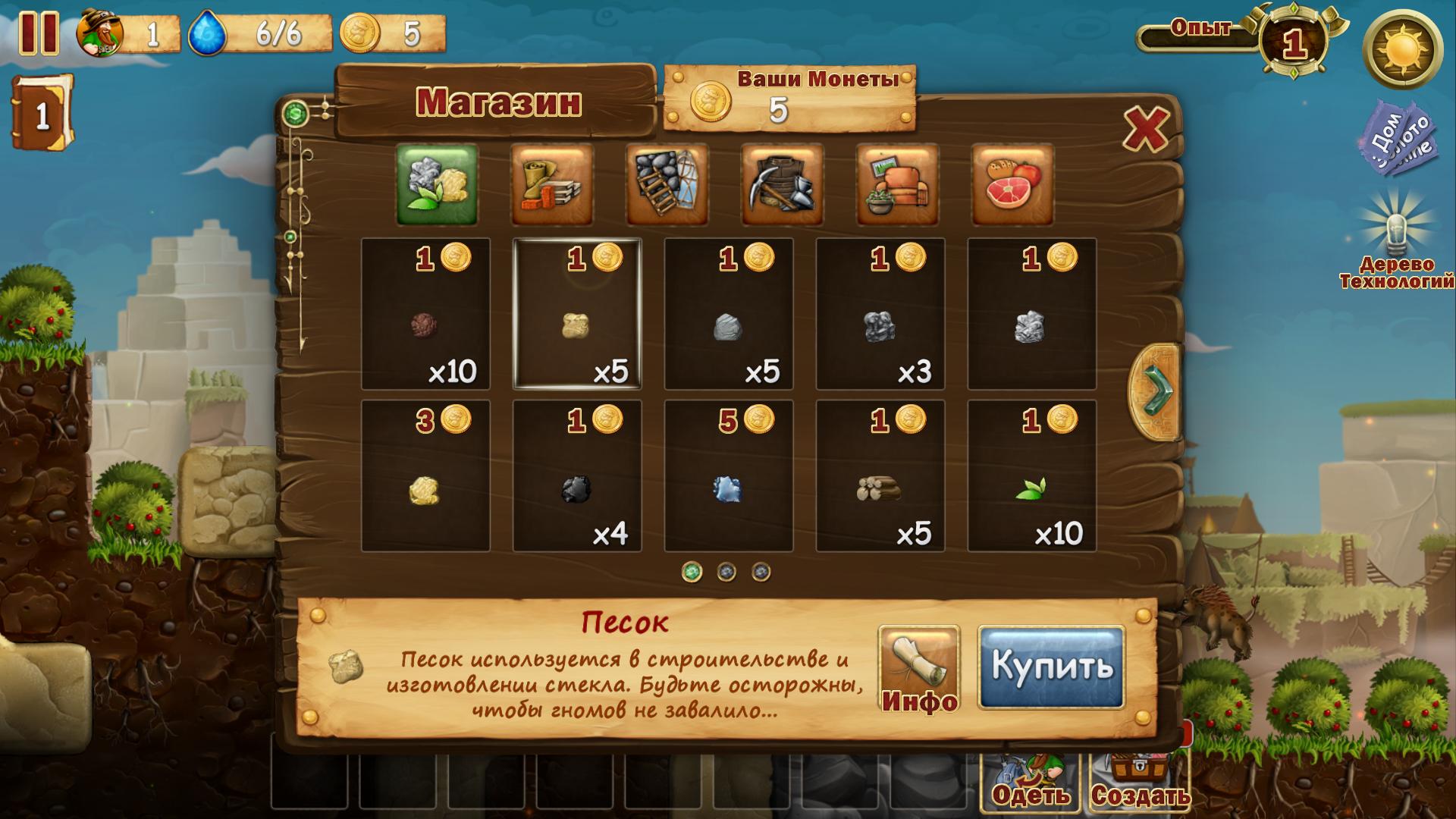
Task: Open the Дерево Технологий tech tree
Action: [x=1397, y=250]
